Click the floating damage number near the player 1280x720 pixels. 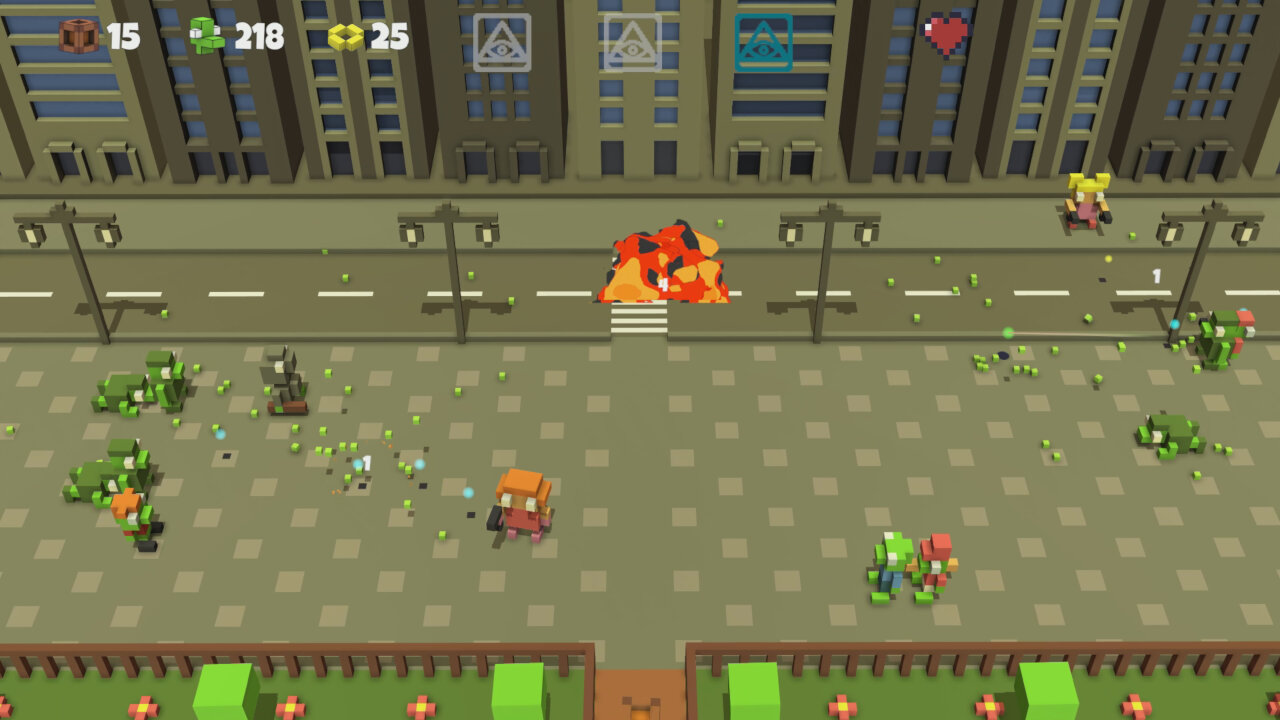point(366,461)
